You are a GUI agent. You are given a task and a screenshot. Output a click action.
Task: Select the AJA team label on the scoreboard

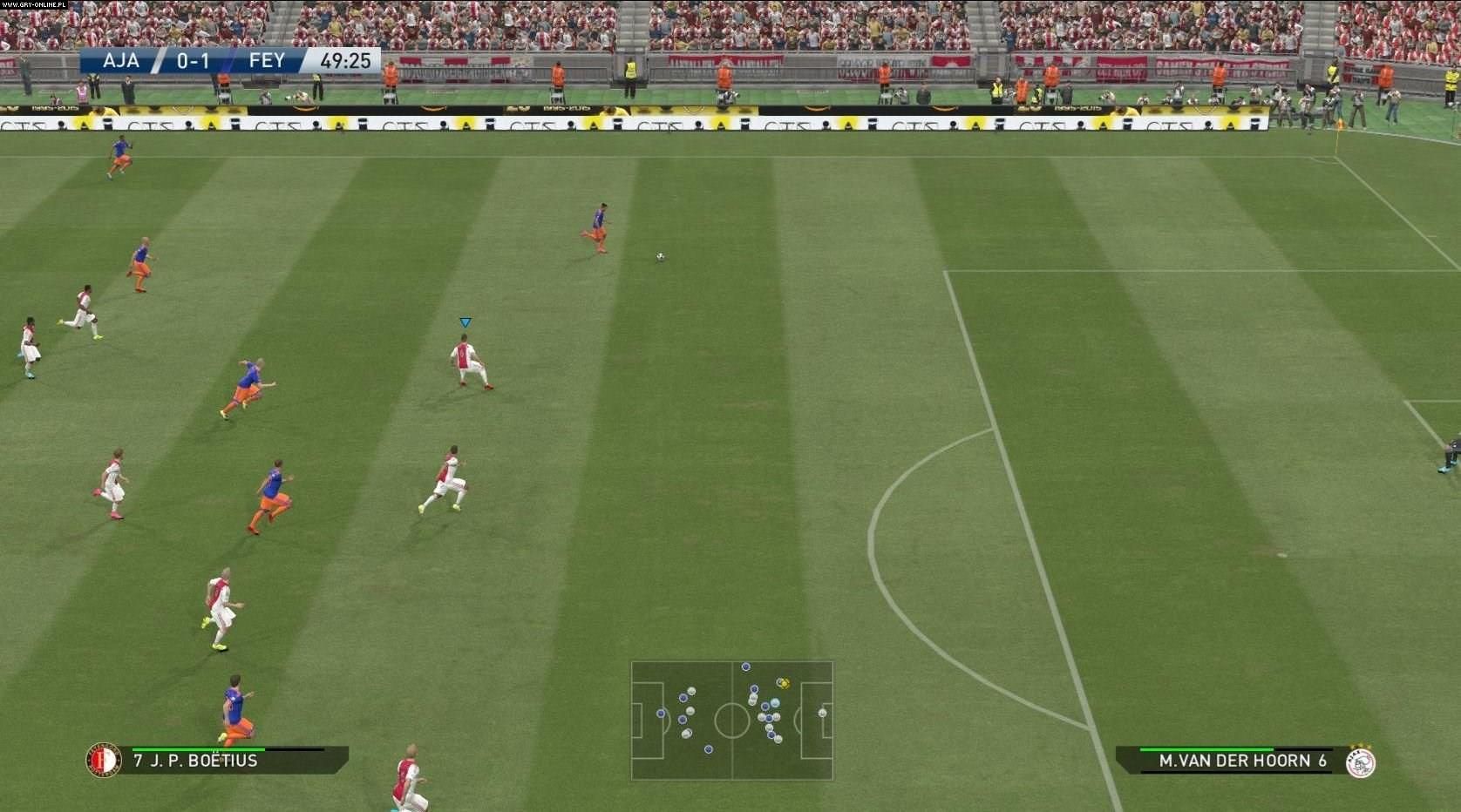tap(122, 60)
